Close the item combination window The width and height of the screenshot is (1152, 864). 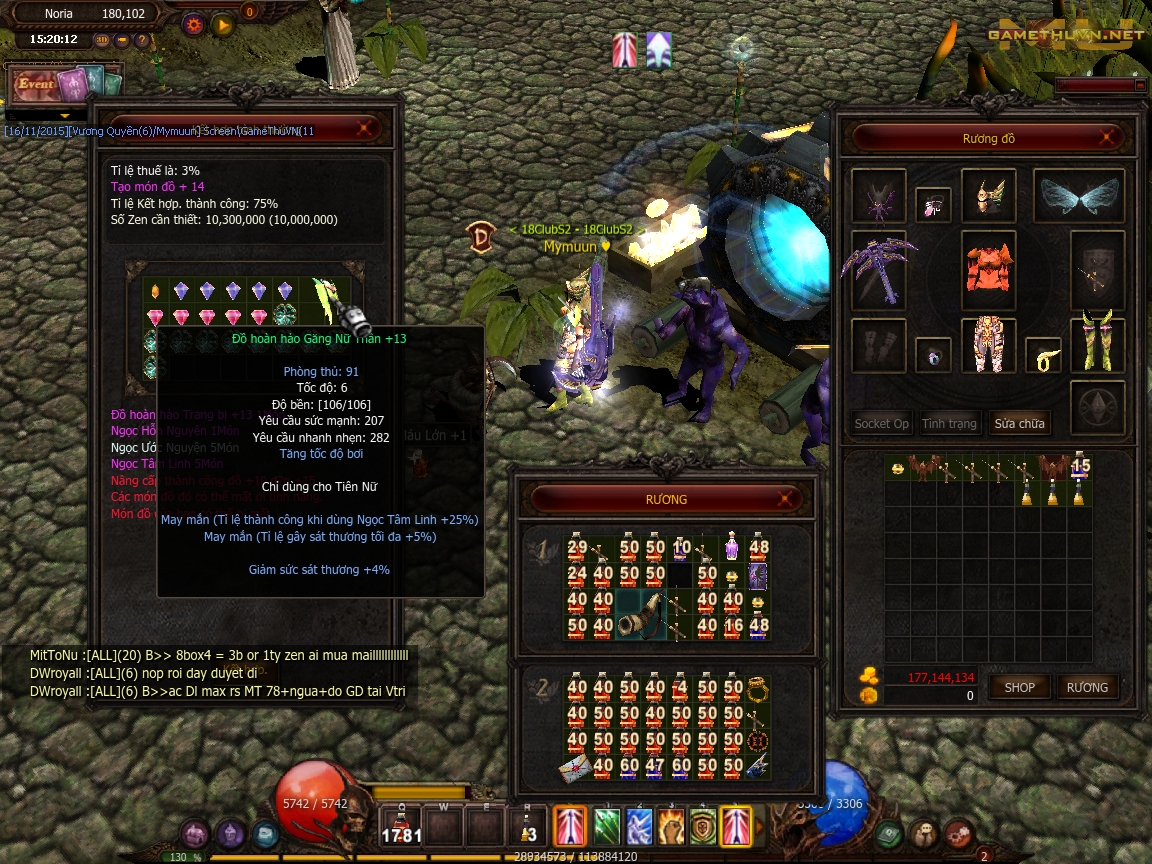click(x=368, y=129)
